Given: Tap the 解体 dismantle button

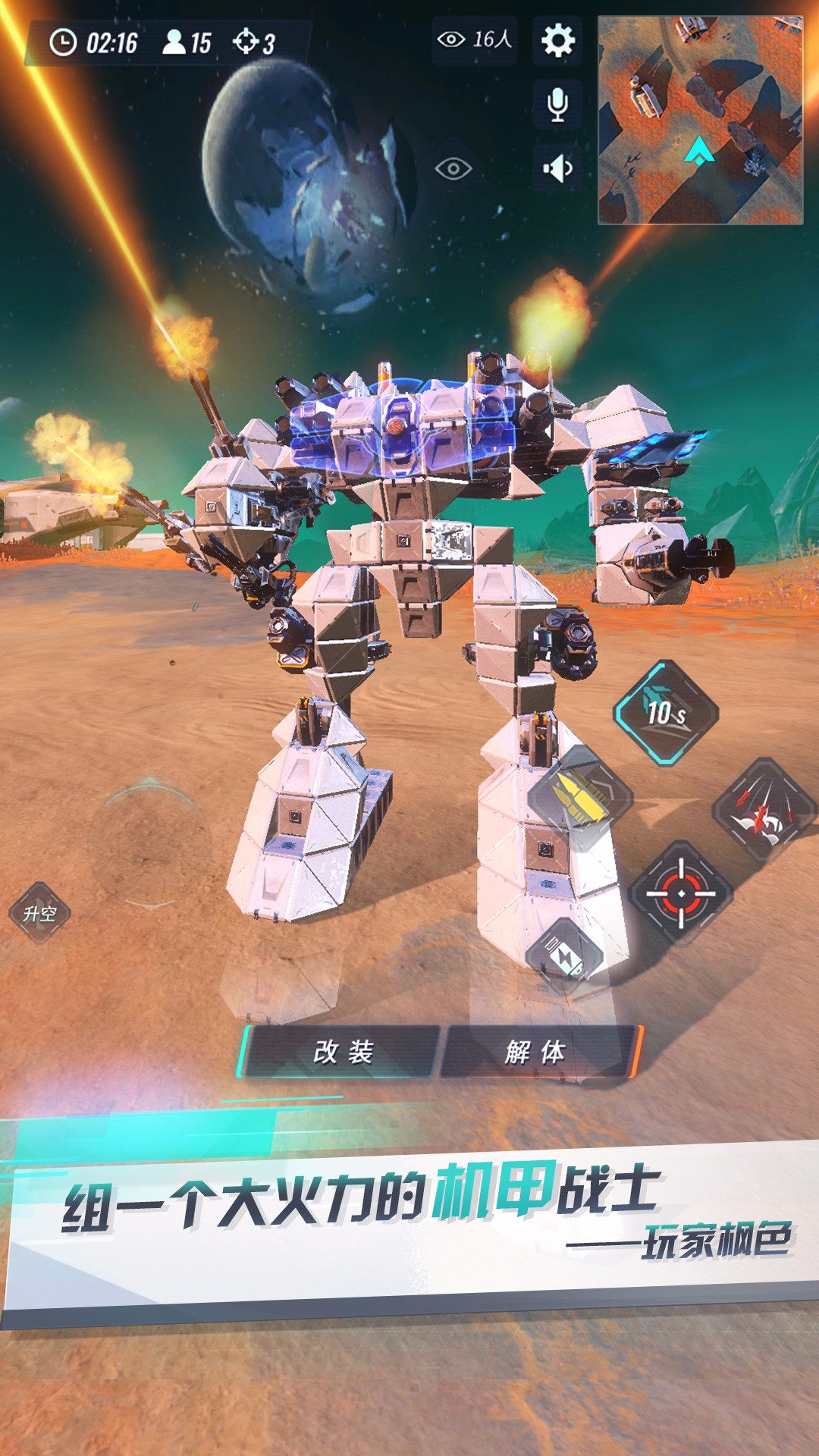Looking at the screenshot, I should tap(535, 1052).
